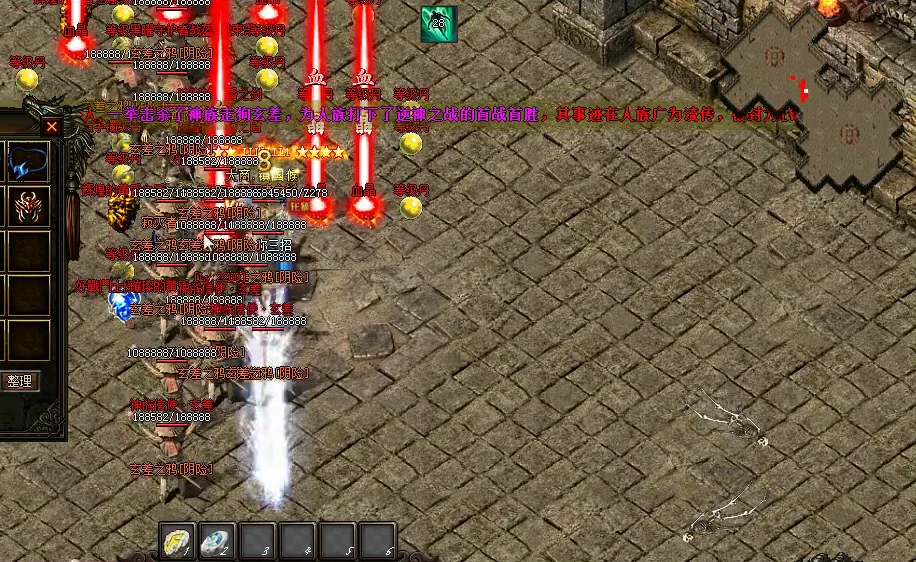The width and height of the screenshot is (916, 562).
Task: Click the green buff icon showing 28
Action: pos(438,24)
